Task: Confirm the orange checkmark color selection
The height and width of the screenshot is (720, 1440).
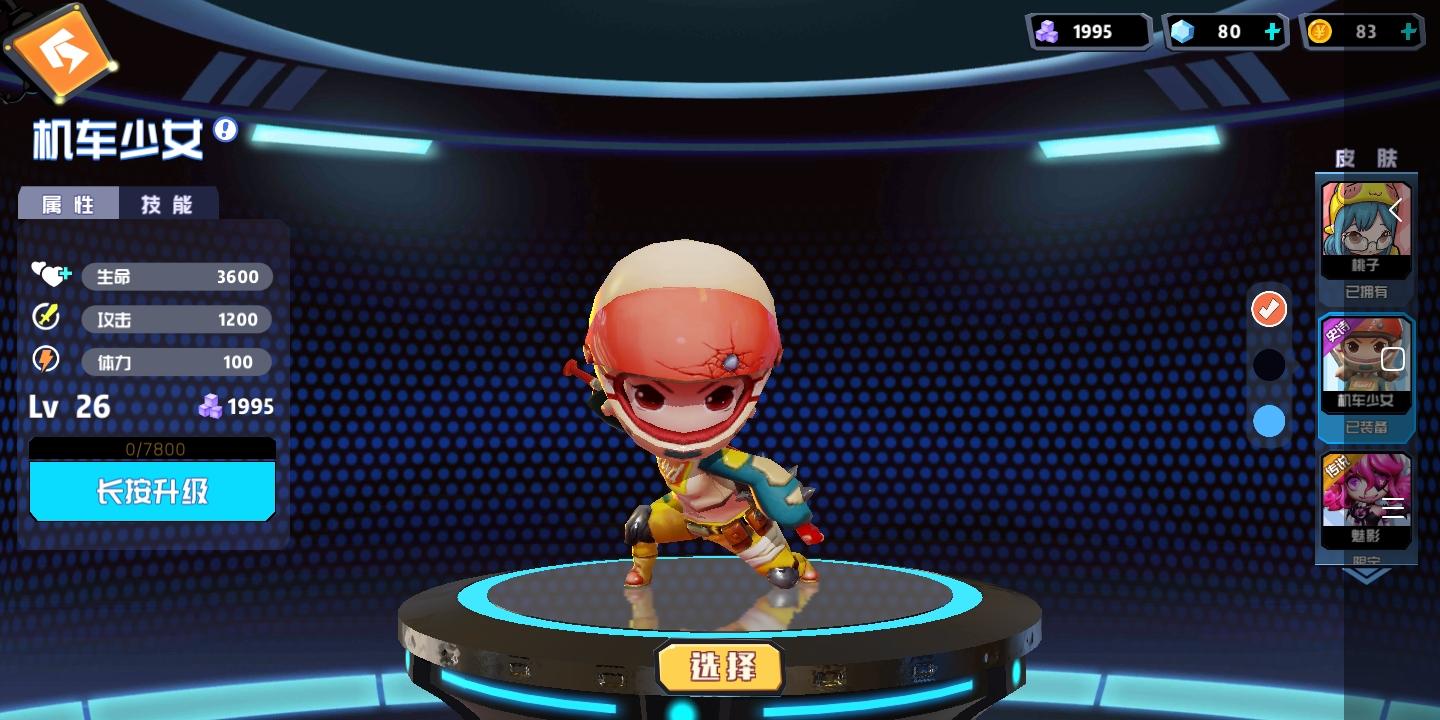Action: pyautogui.click(x=1268, y=309)
